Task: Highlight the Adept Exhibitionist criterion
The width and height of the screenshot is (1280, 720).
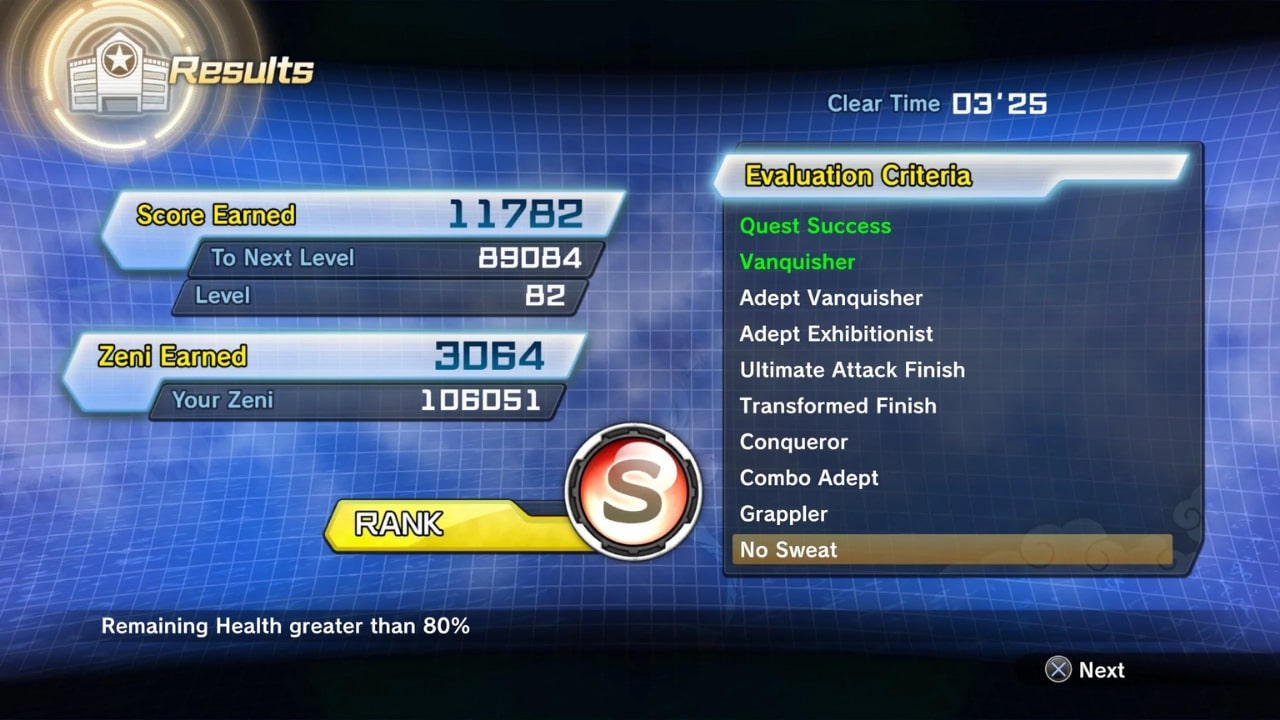Action: coord(836,334)
